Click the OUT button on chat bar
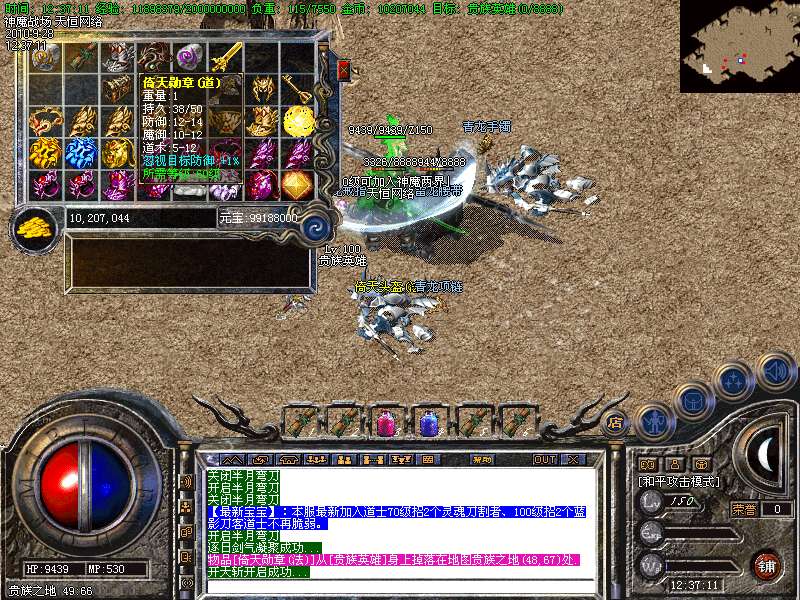Screen dimensions: 800x600 click(544, 460)
